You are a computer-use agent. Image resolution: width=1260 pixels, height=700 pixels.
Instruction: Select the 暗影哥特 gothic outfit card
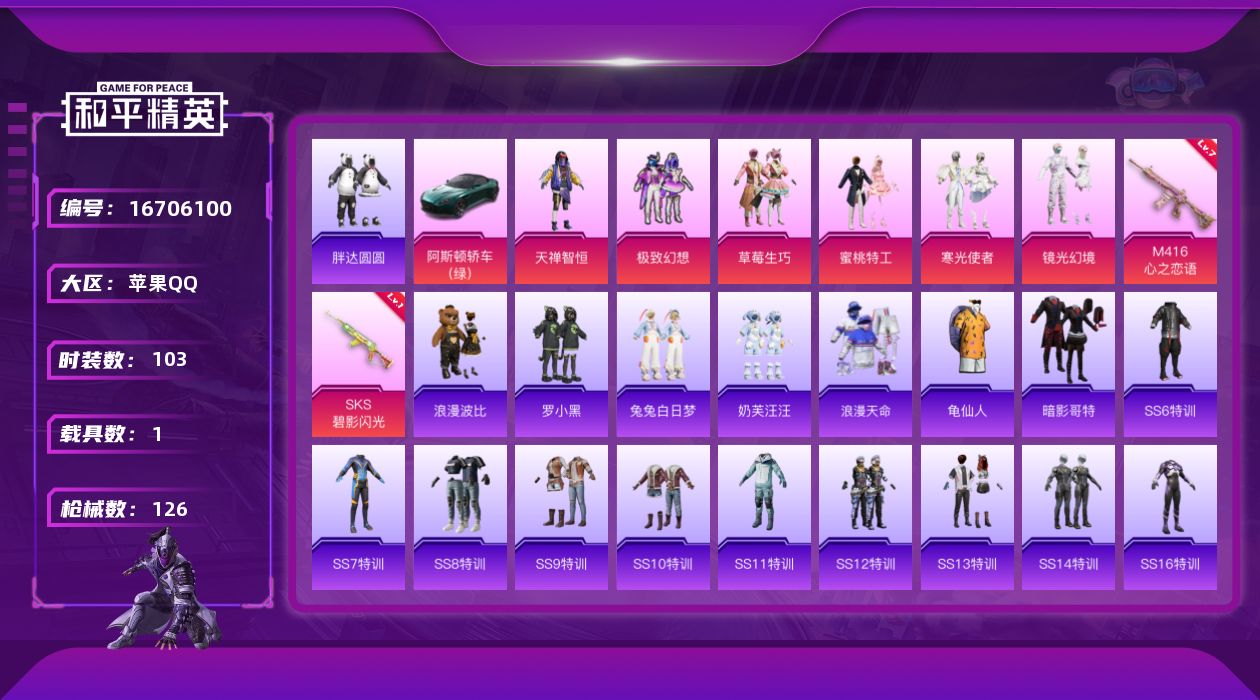[1068, 364]
